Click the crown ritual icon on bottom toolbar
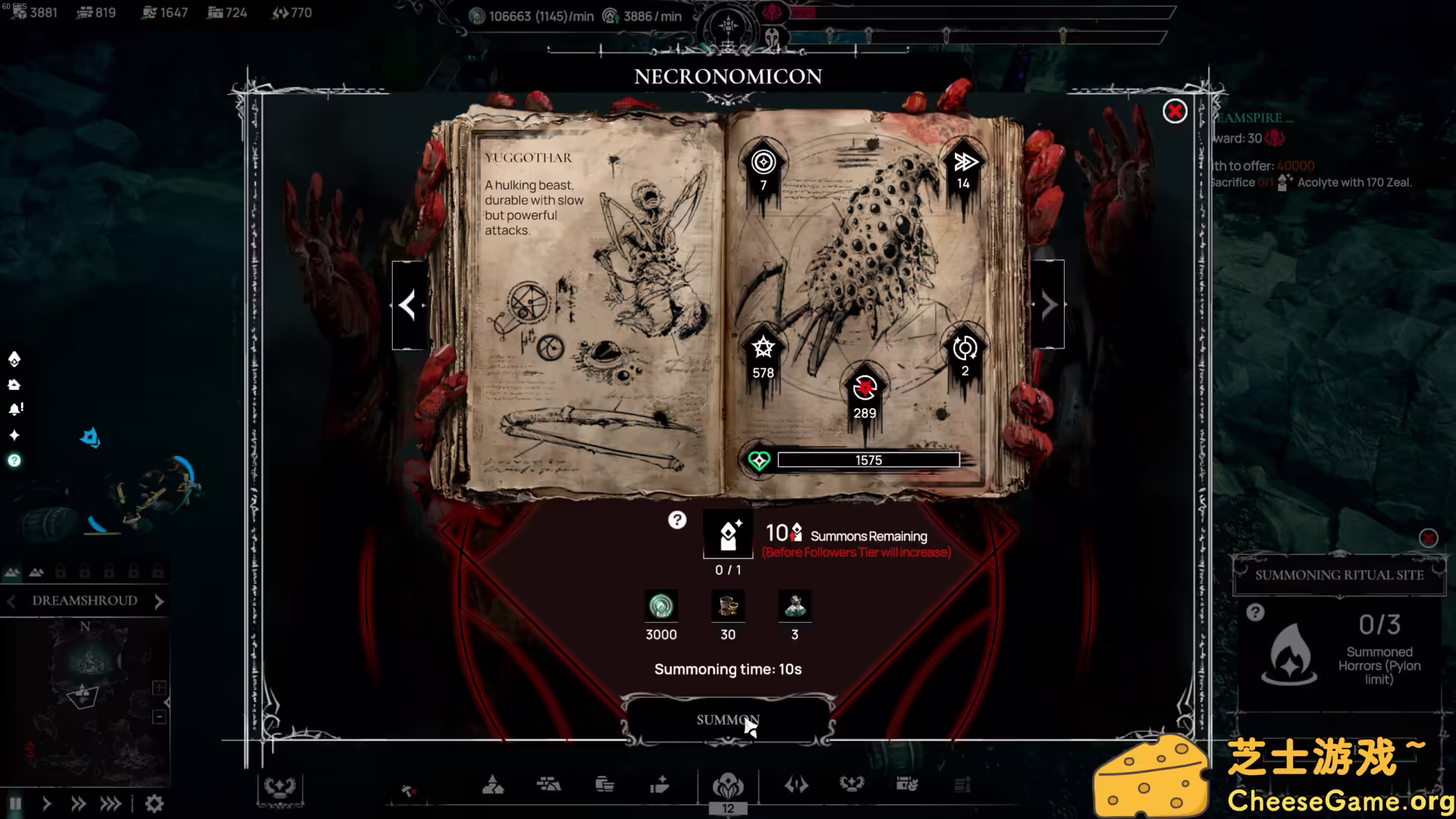 852,785
